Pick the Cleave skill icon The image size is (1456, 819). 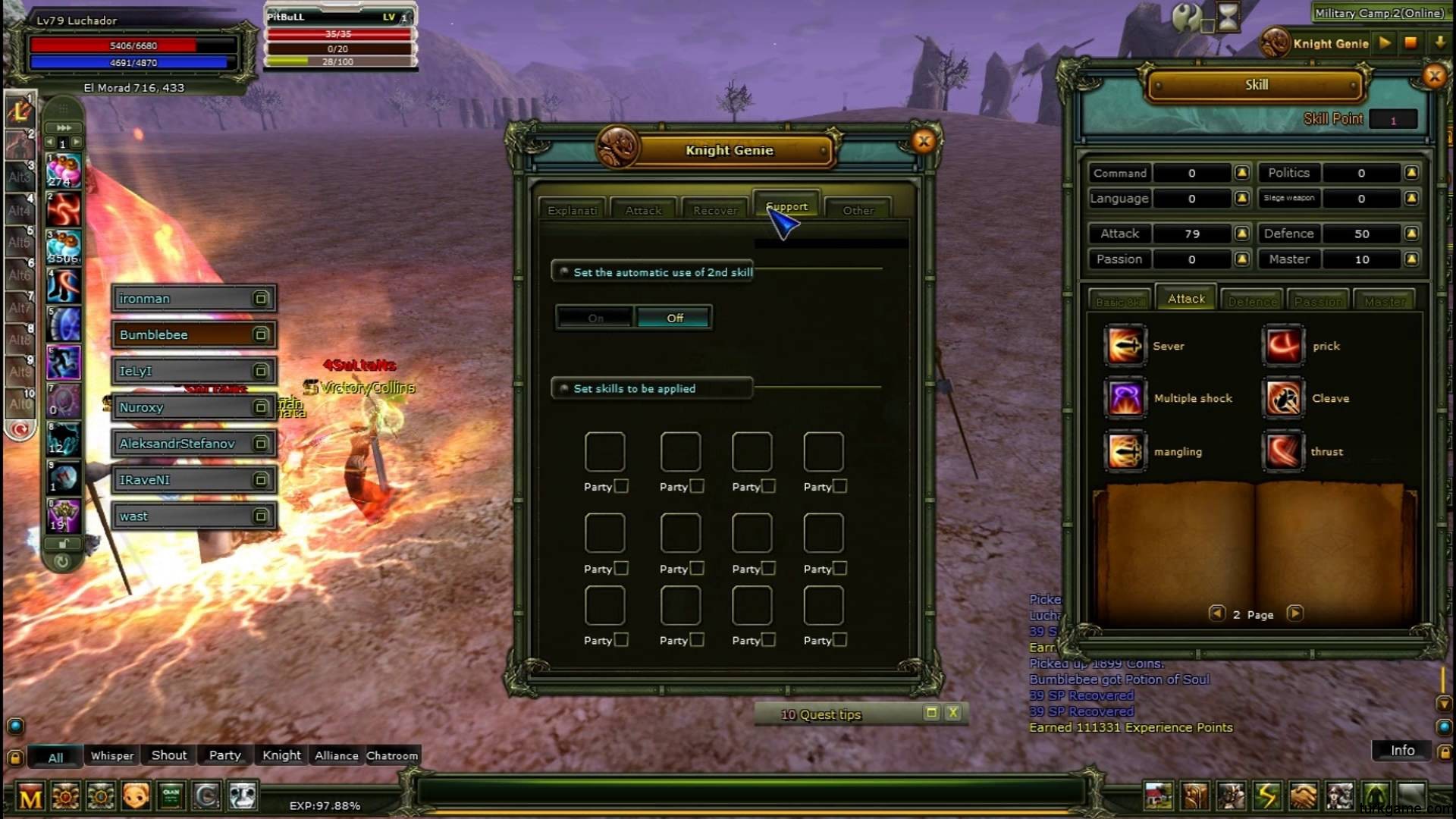tap(1283, 398)
